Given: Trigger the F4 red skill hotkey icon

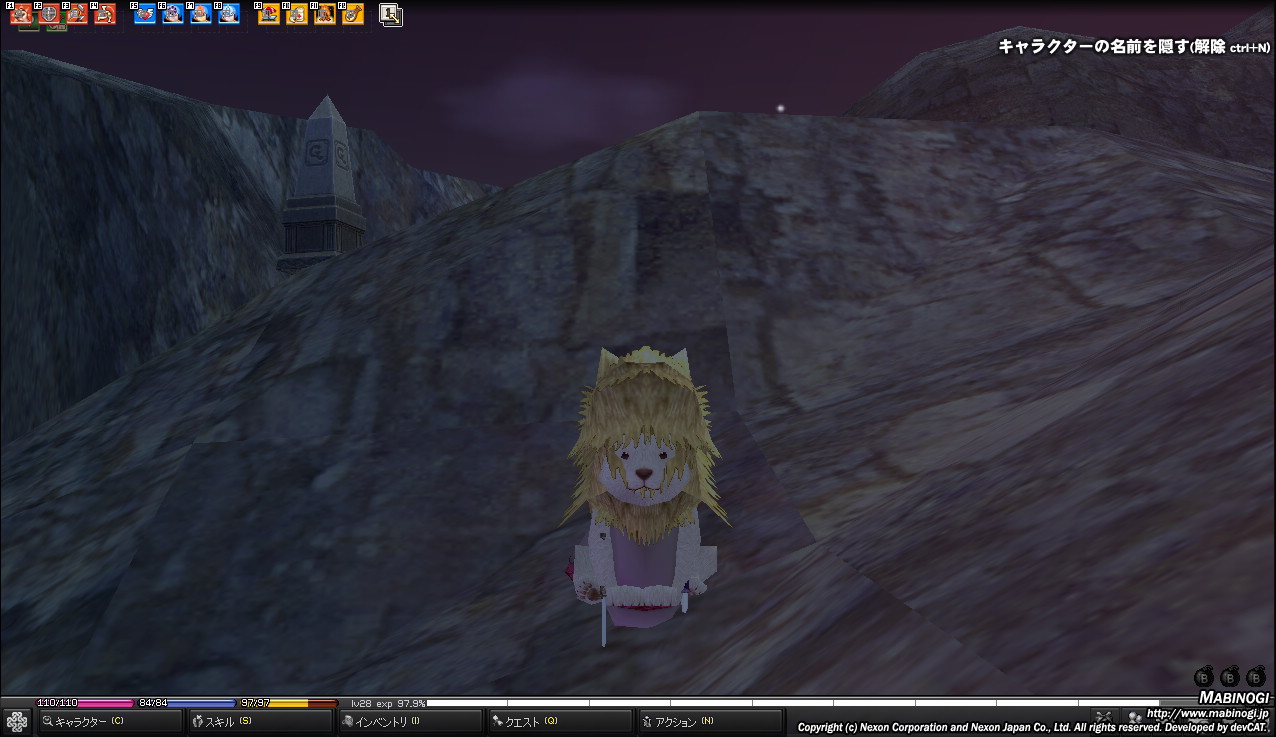Looking at the screenshot, I should click(105, 14).
